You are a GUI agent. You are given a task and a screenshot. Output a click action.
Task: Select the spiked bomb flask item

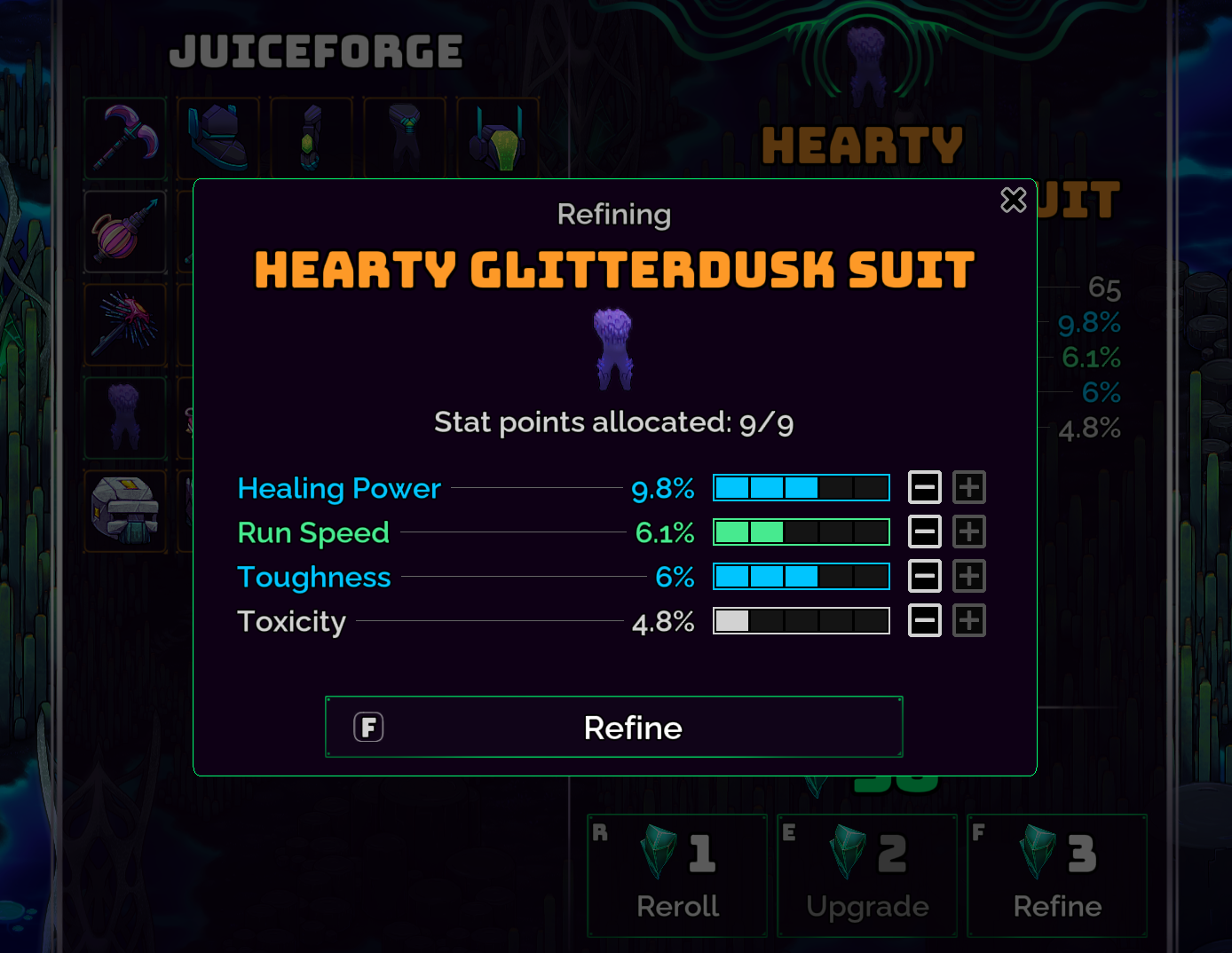click(125, 232)
